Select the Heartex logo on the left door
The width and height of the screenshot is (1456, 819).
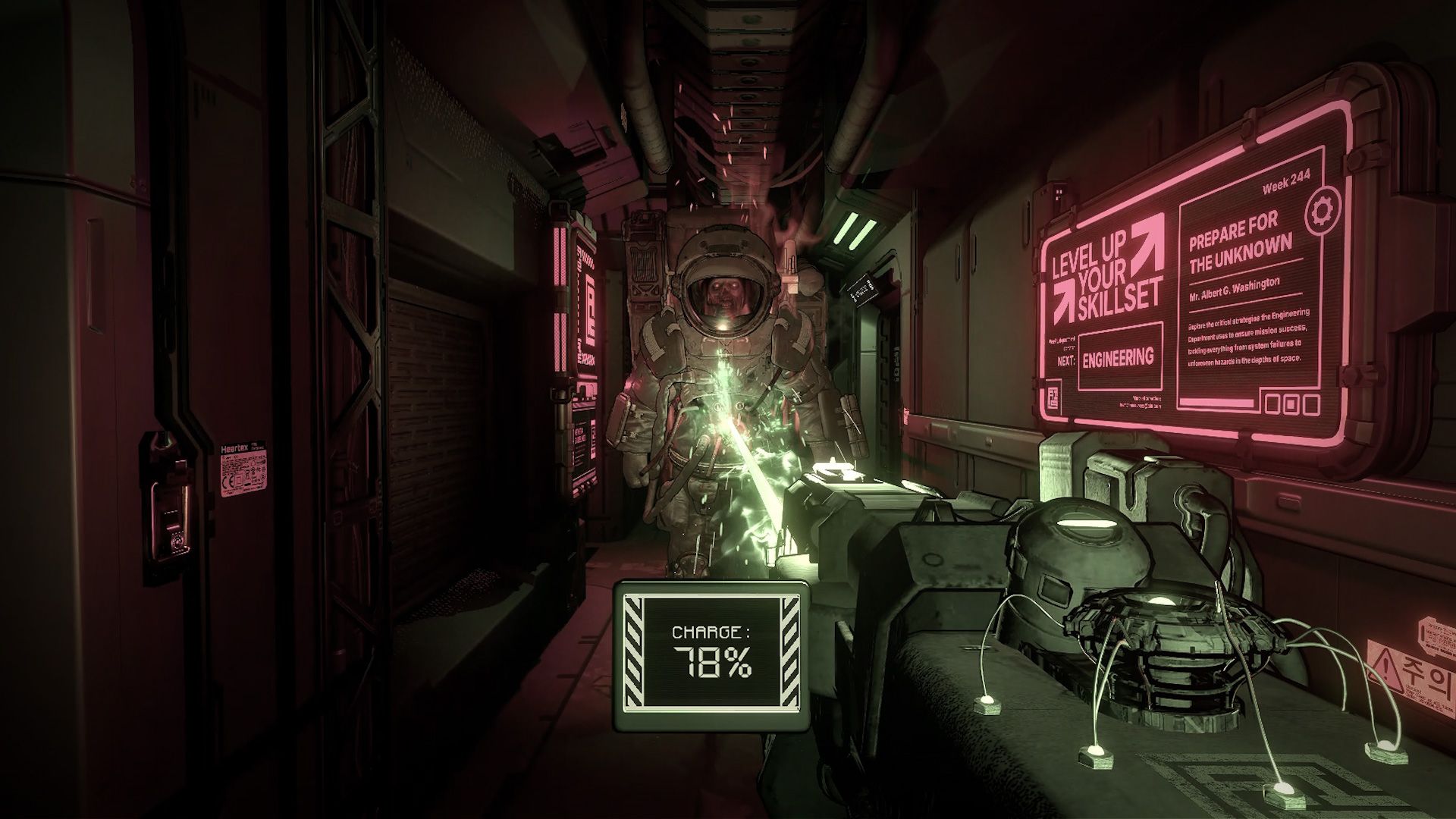[x=235, y=447]
